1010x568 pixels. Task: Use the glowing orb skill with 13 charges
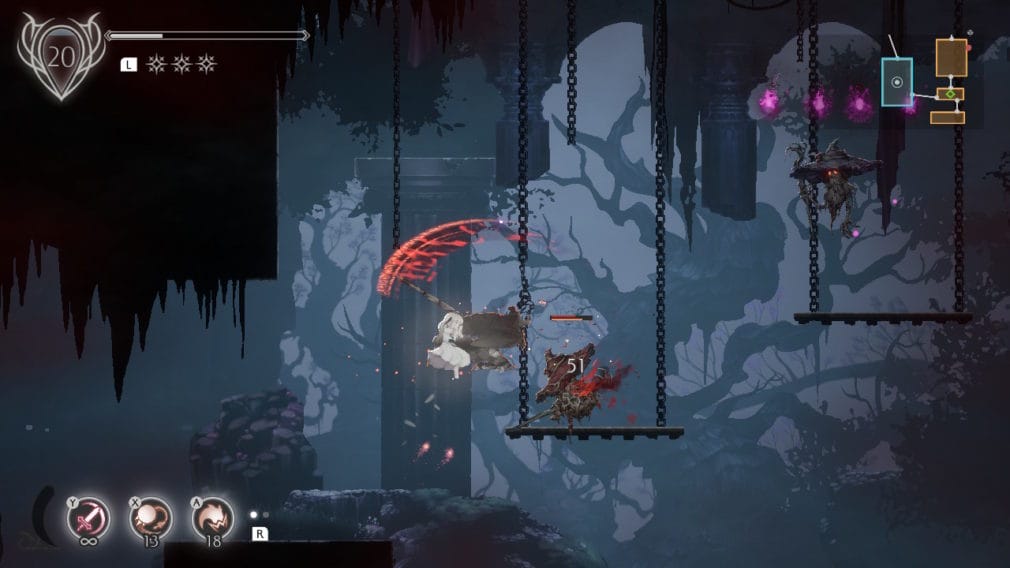(151, 517)
